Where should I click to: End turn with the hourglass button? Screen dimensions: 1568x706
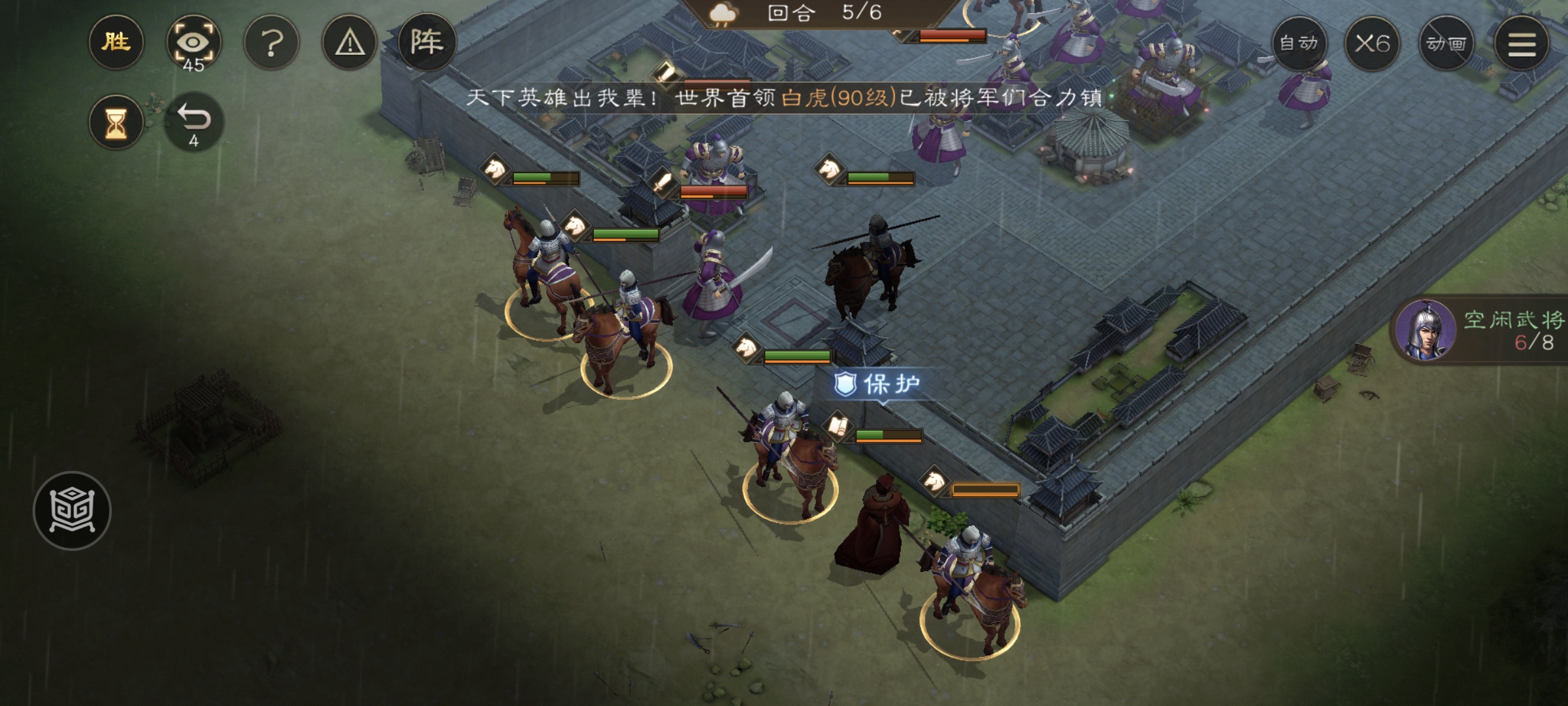click(116, 123)
